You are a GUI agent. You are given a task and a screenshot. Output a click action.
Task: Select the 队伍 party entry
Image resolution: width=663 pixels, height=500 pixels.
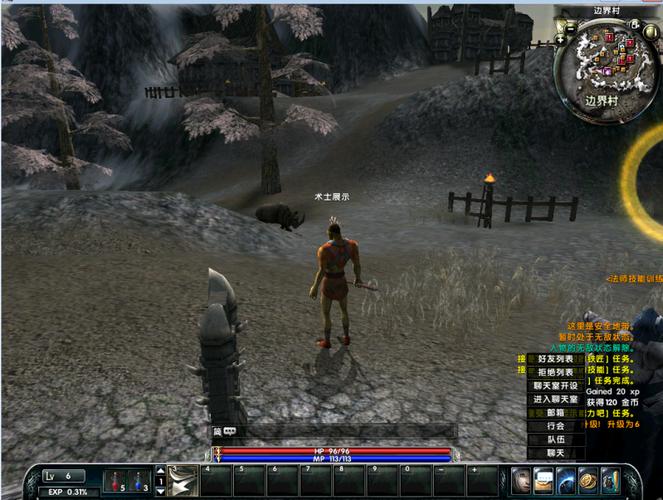[555, 439]
